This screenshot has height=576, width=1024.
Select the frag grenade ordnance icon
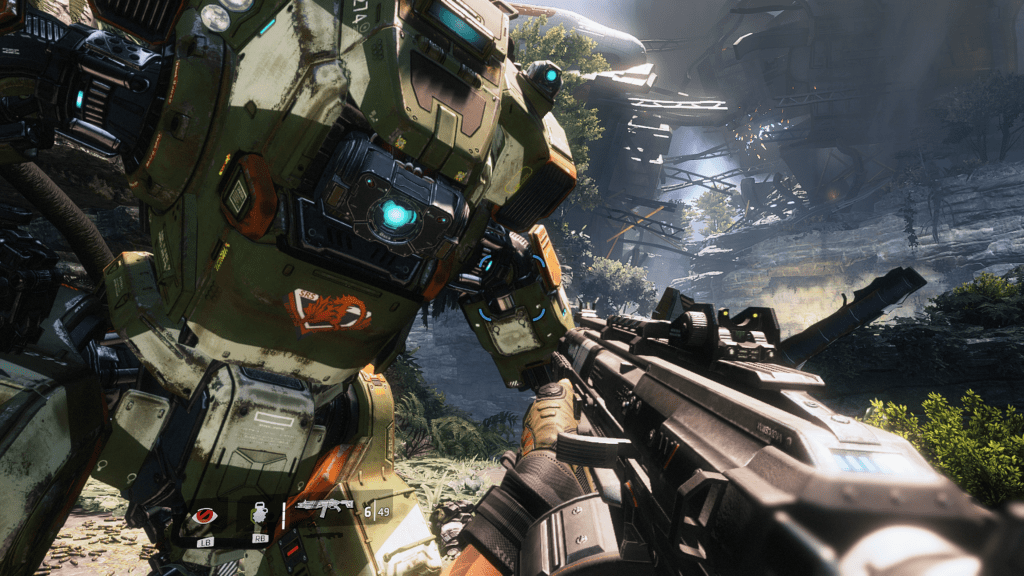pos(257,514)
